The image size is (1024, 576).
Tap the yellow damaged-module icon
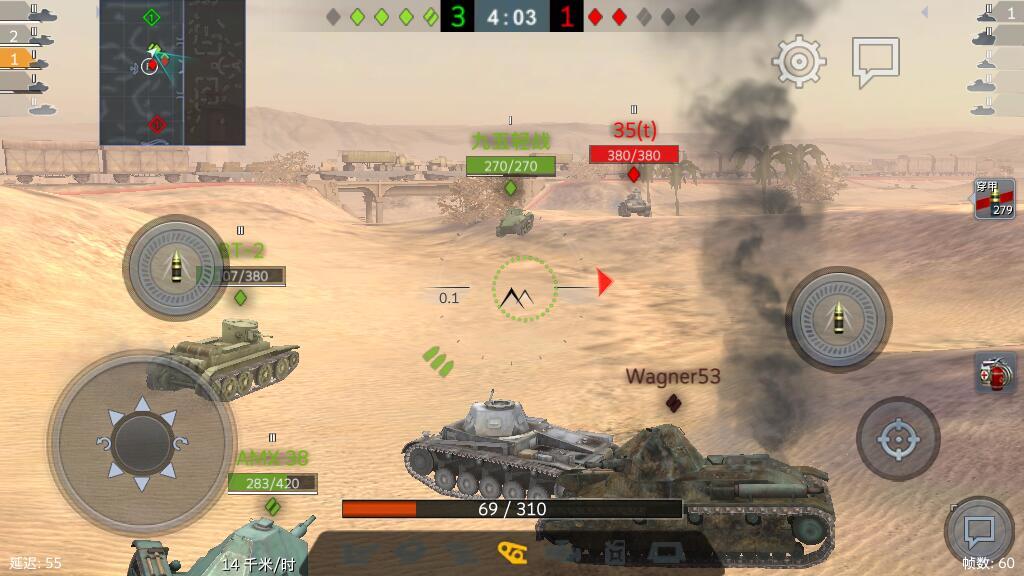[x=511, y=551]
